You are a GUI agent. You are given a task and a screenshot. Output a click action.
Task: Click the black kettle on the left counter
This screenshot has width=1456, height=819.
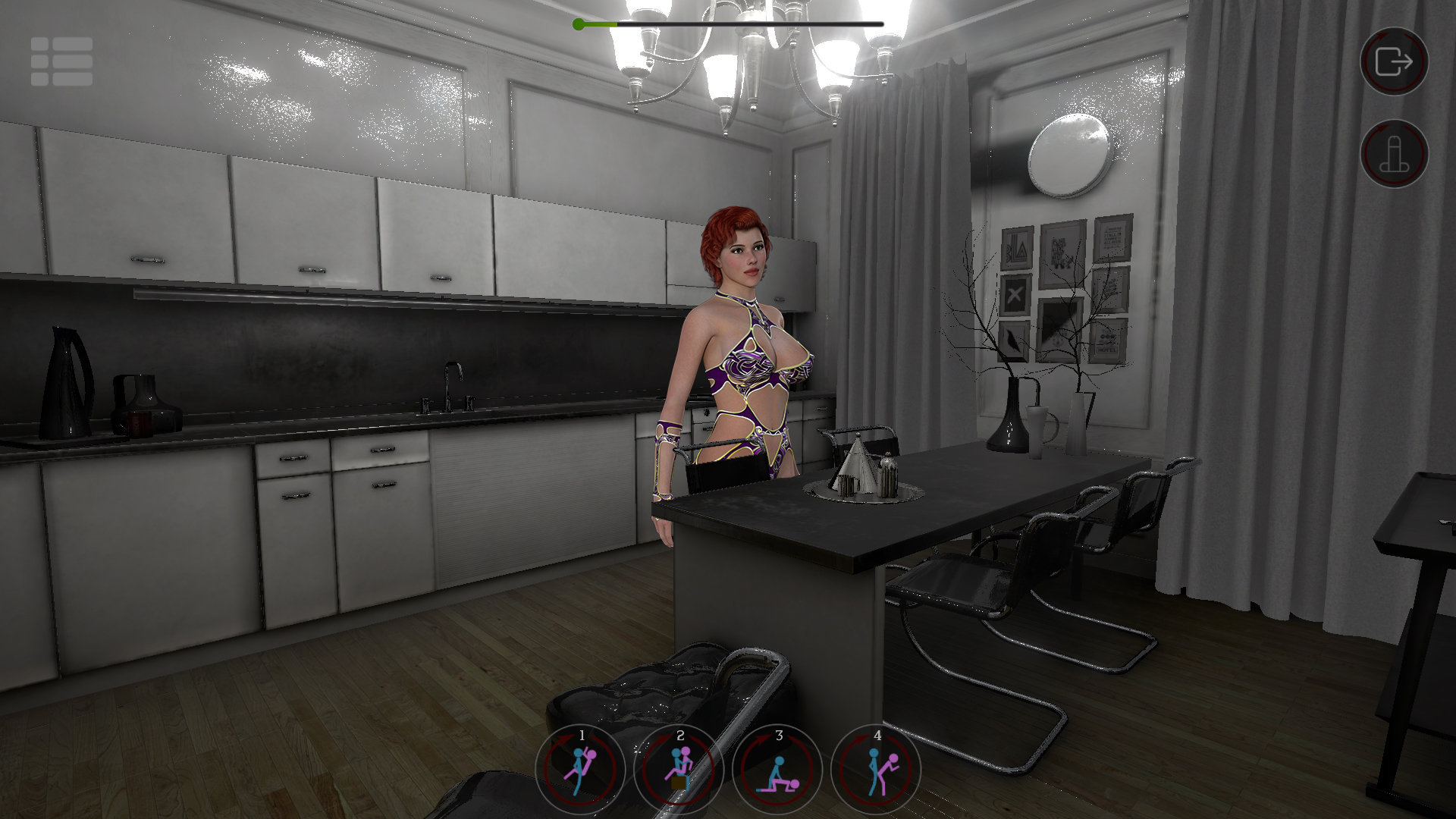coord(64,379)
